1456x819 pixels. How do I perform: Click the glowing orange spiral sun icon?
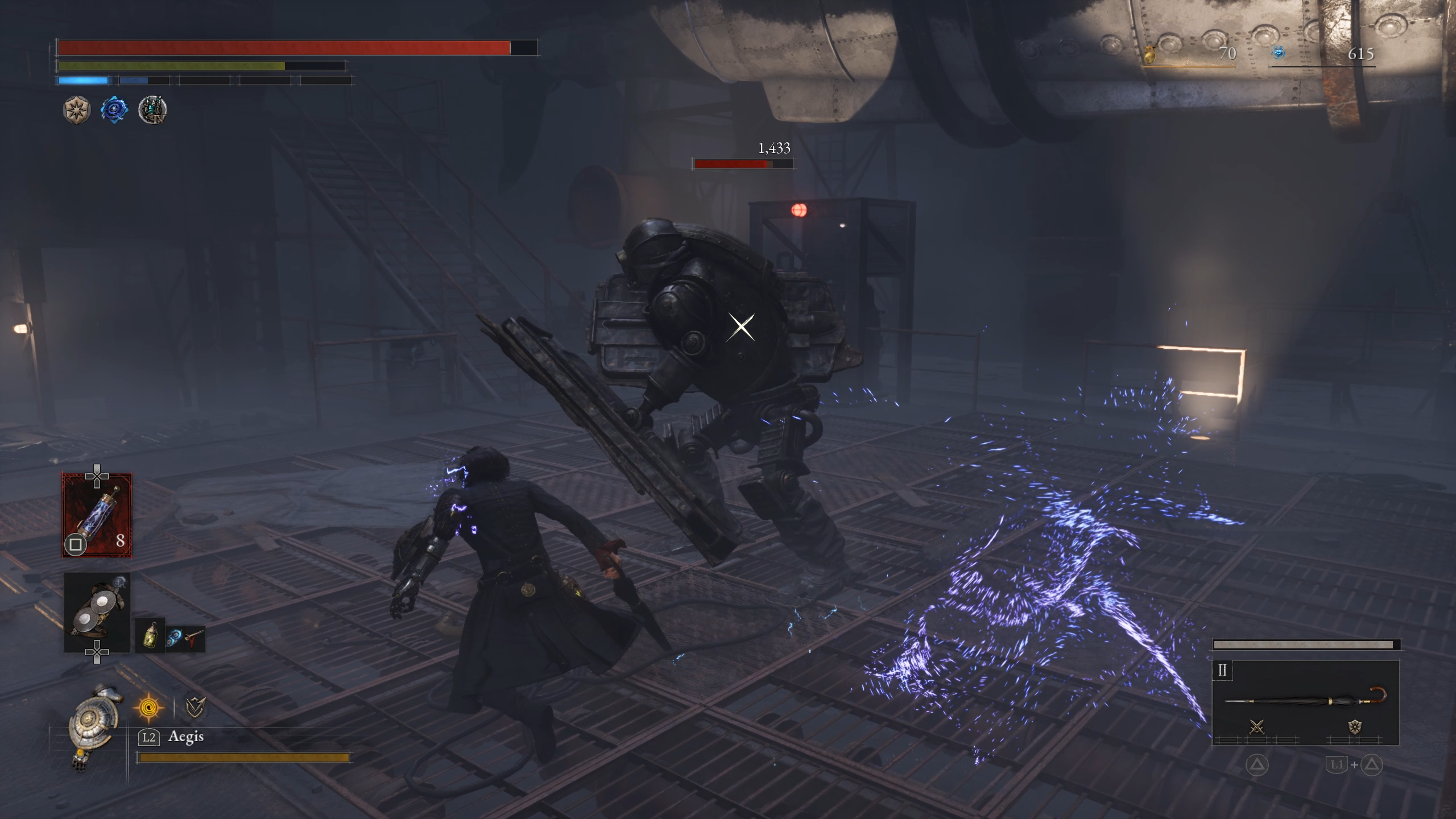tap(149, 708)
